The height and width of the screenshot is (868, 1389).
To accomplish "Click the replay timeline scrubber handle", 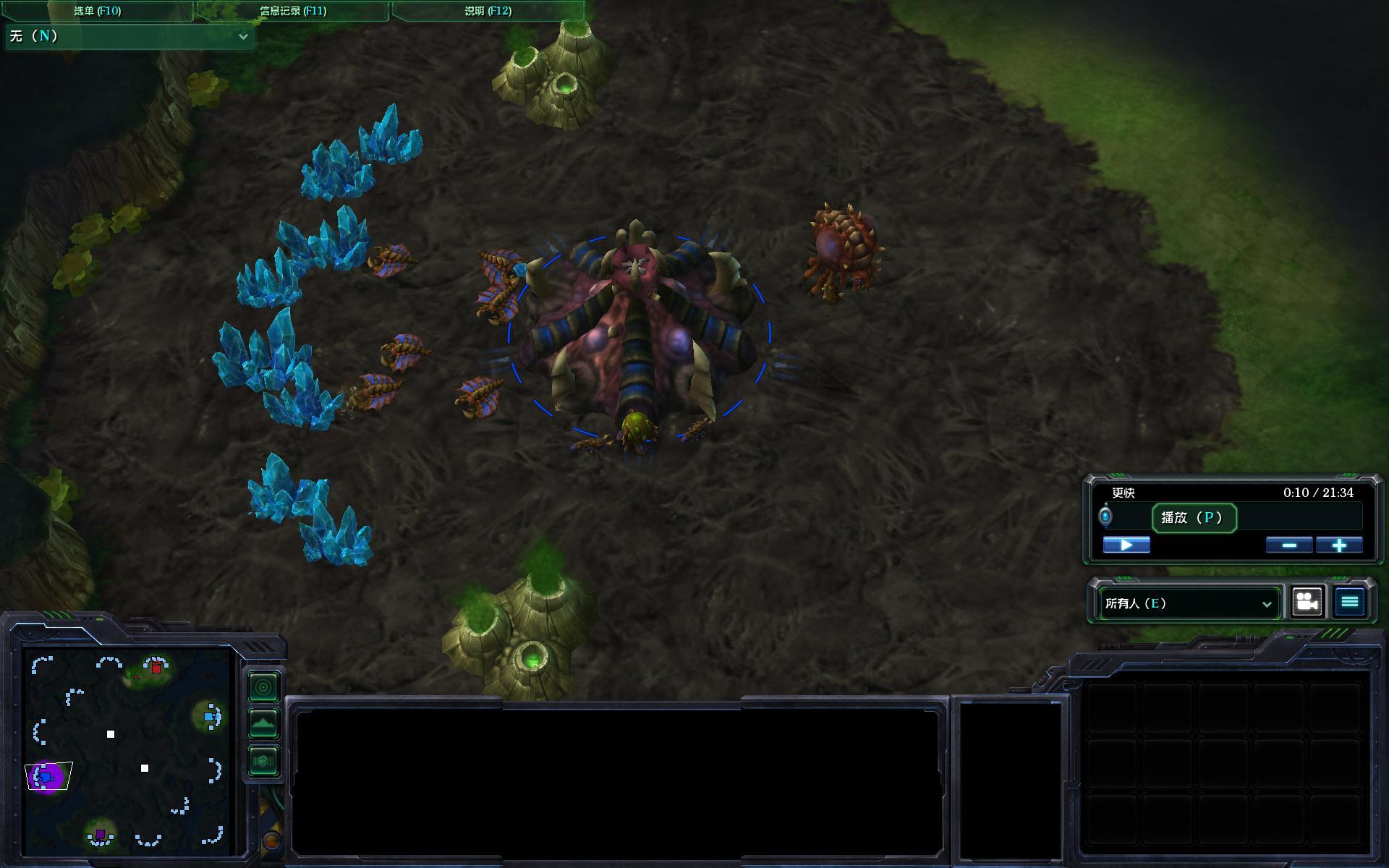I will pos(1105,516).
